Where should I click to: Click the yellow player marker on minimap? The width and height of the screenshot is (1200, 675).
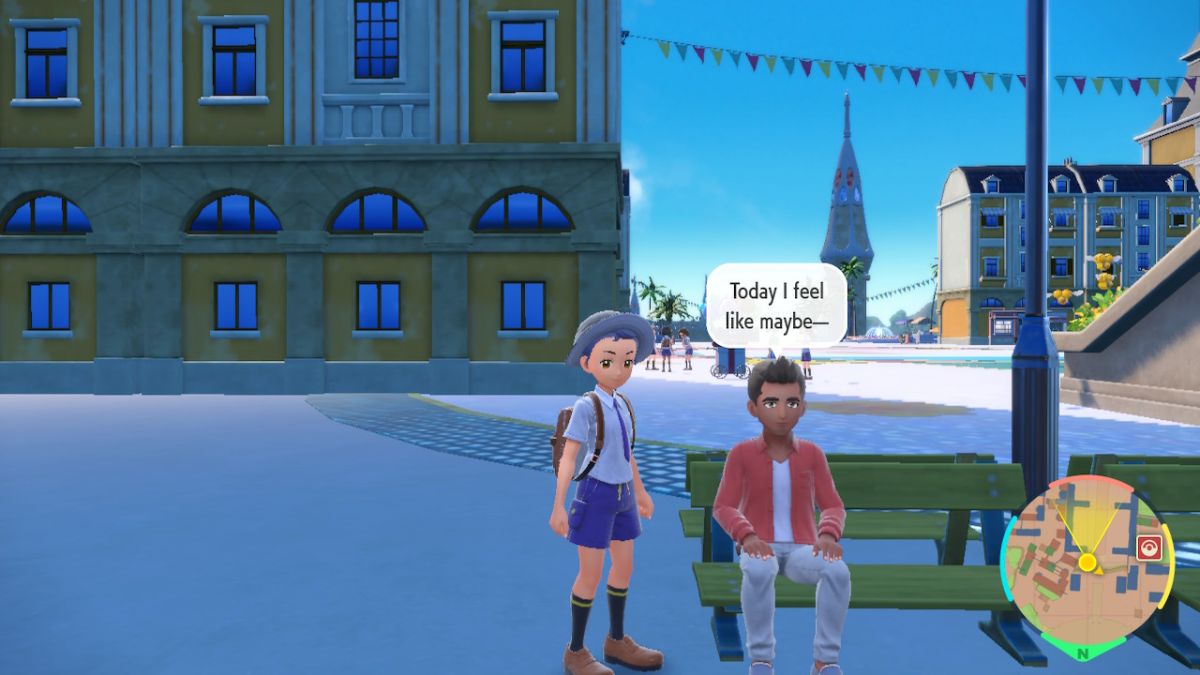coord(1088,562)
